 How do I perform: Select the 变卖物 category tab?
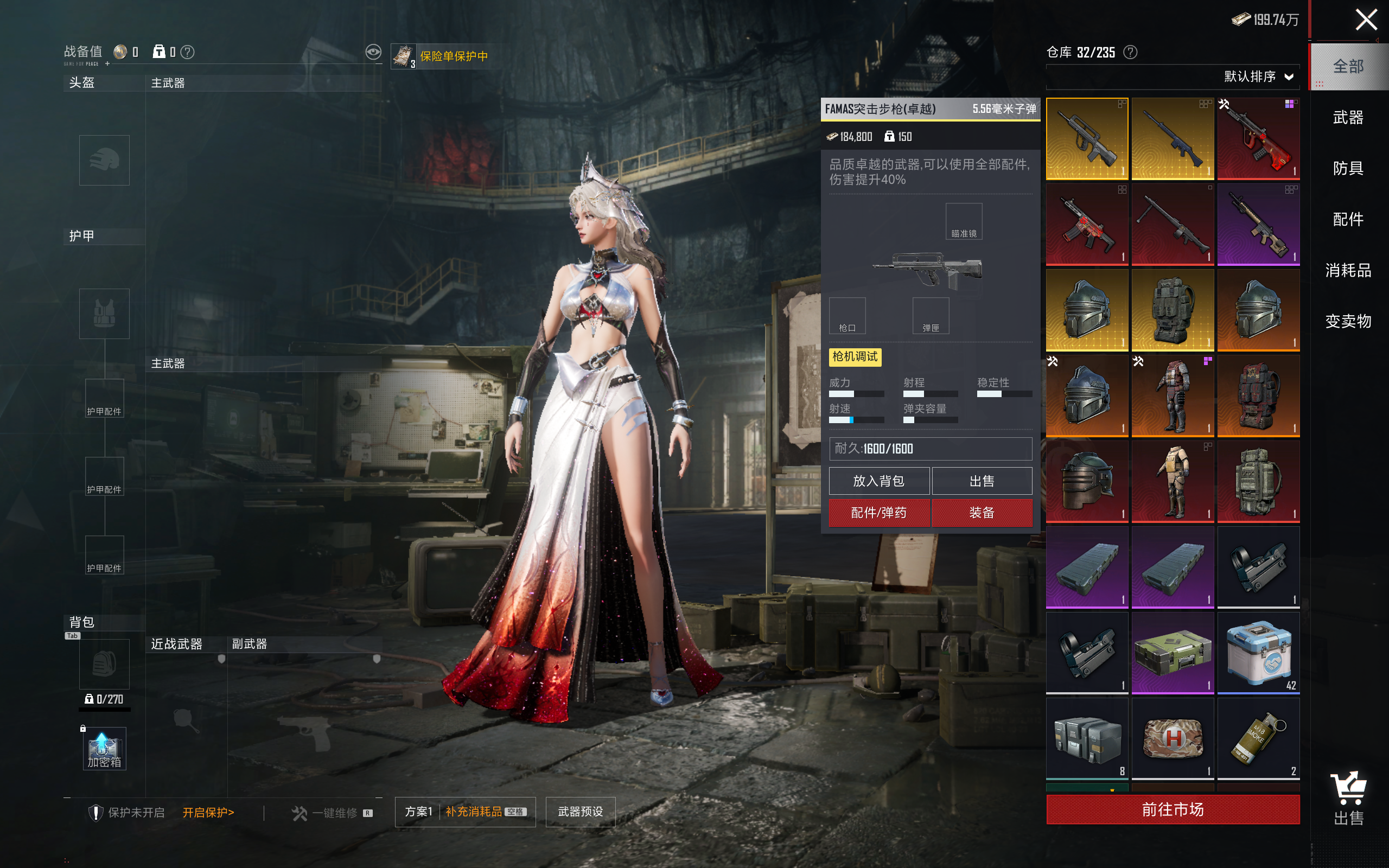click(x=1348, y=321)
